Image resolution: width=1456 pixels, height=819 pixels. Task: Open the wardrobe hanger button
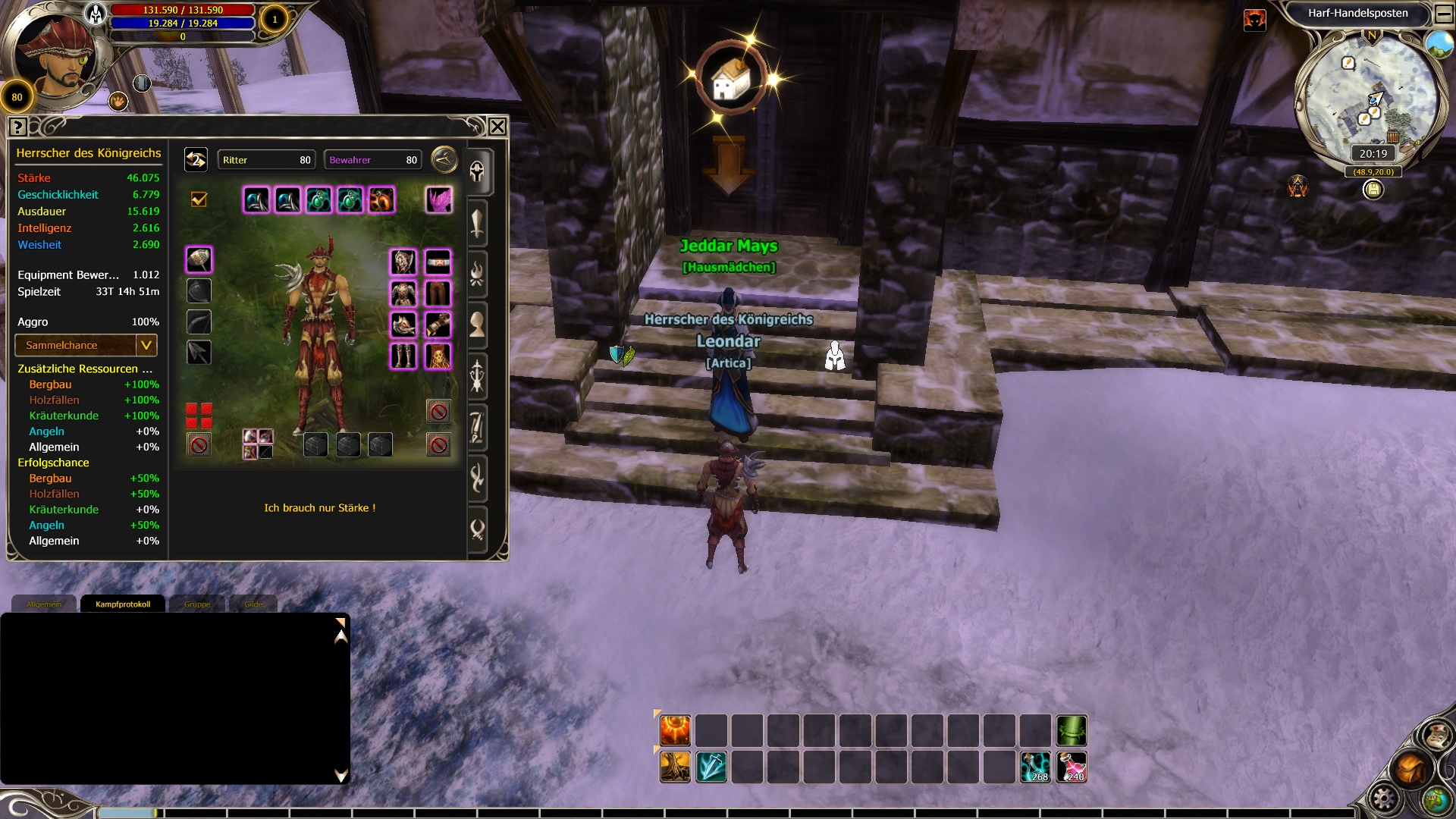coord(444,159)
